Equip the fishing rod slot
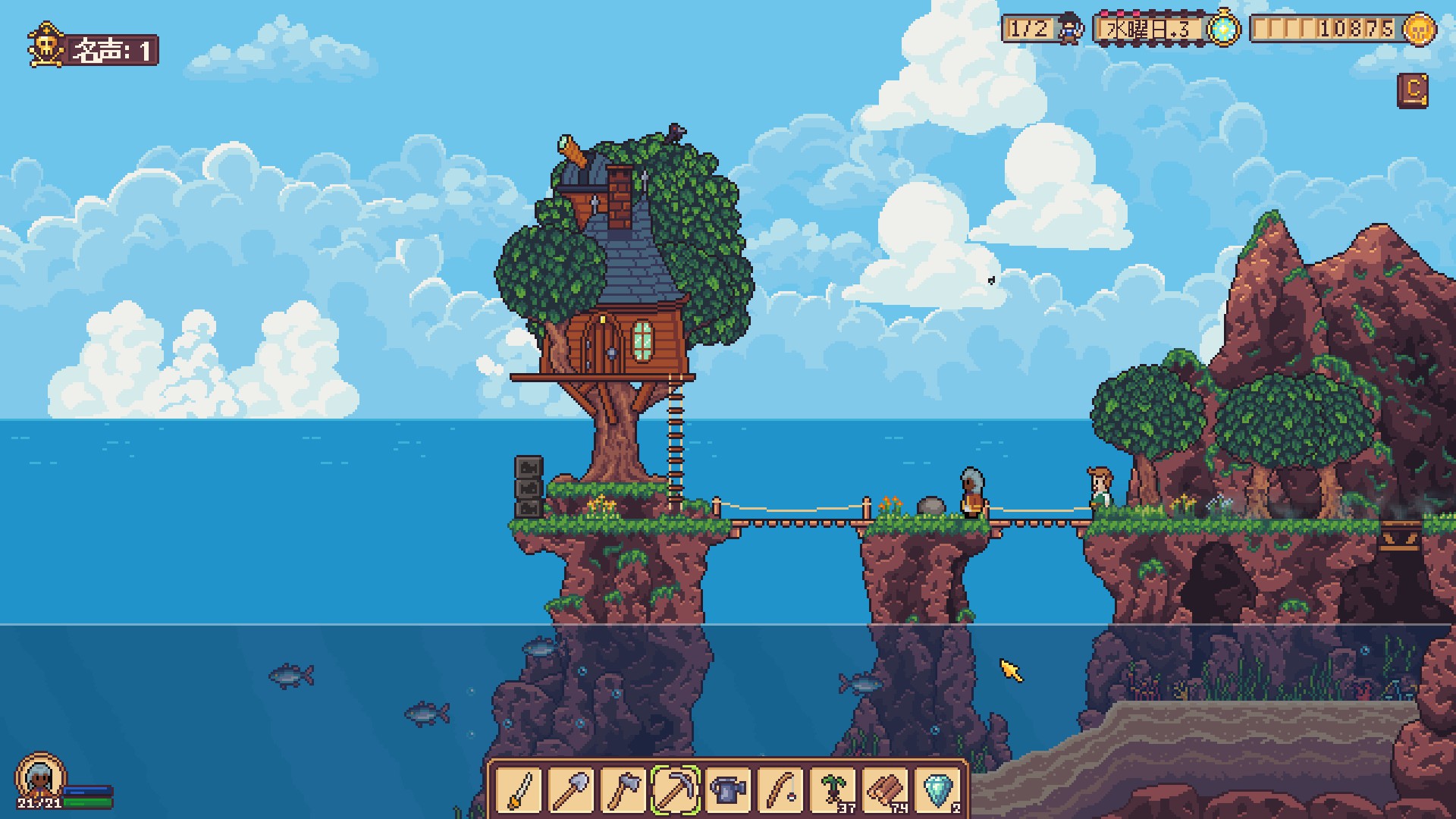This screenshot has height=819, width=1456. 780,790
